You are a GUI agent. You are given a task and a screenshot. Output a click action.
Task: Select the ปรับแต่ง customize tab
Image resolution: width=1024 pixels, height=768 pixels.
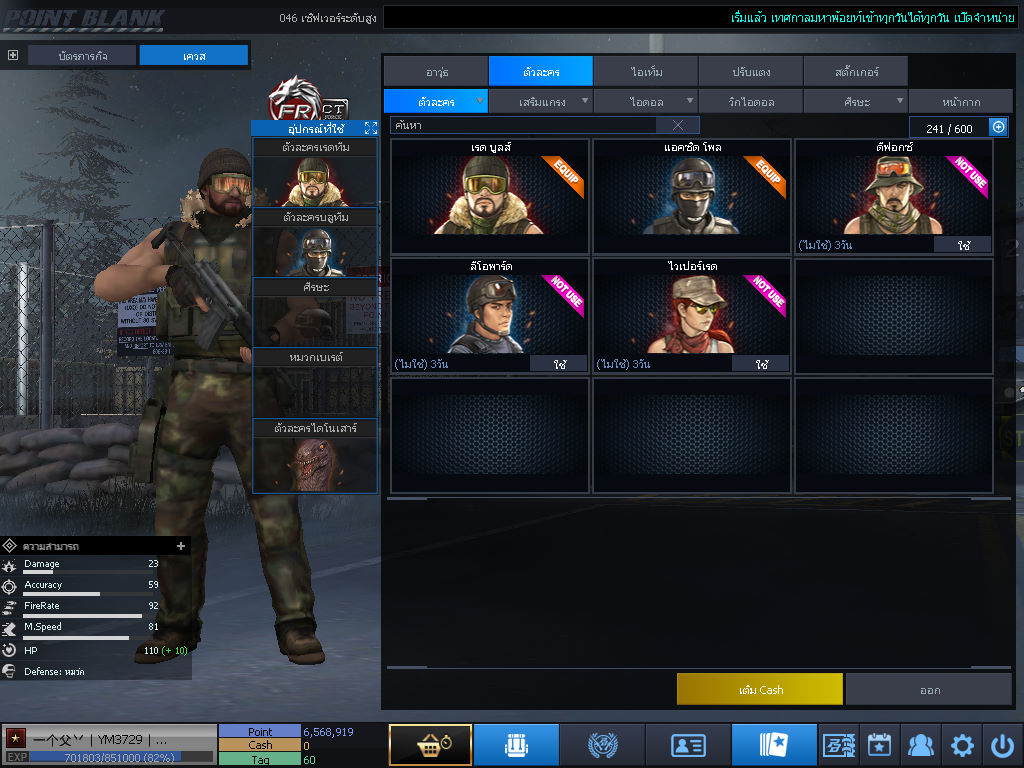[x=750, y=72]
